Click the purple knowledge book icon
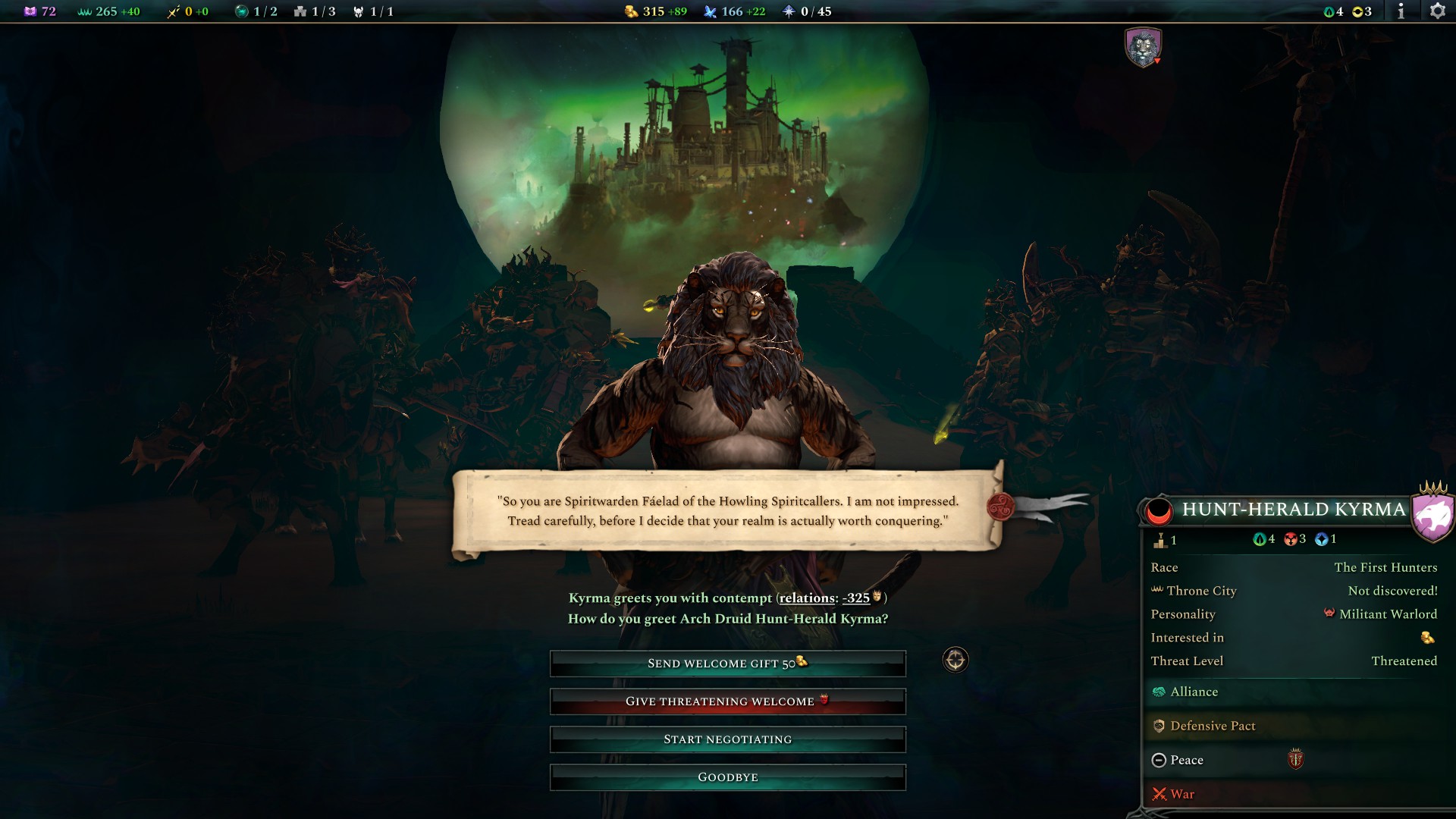 (30, 11)
